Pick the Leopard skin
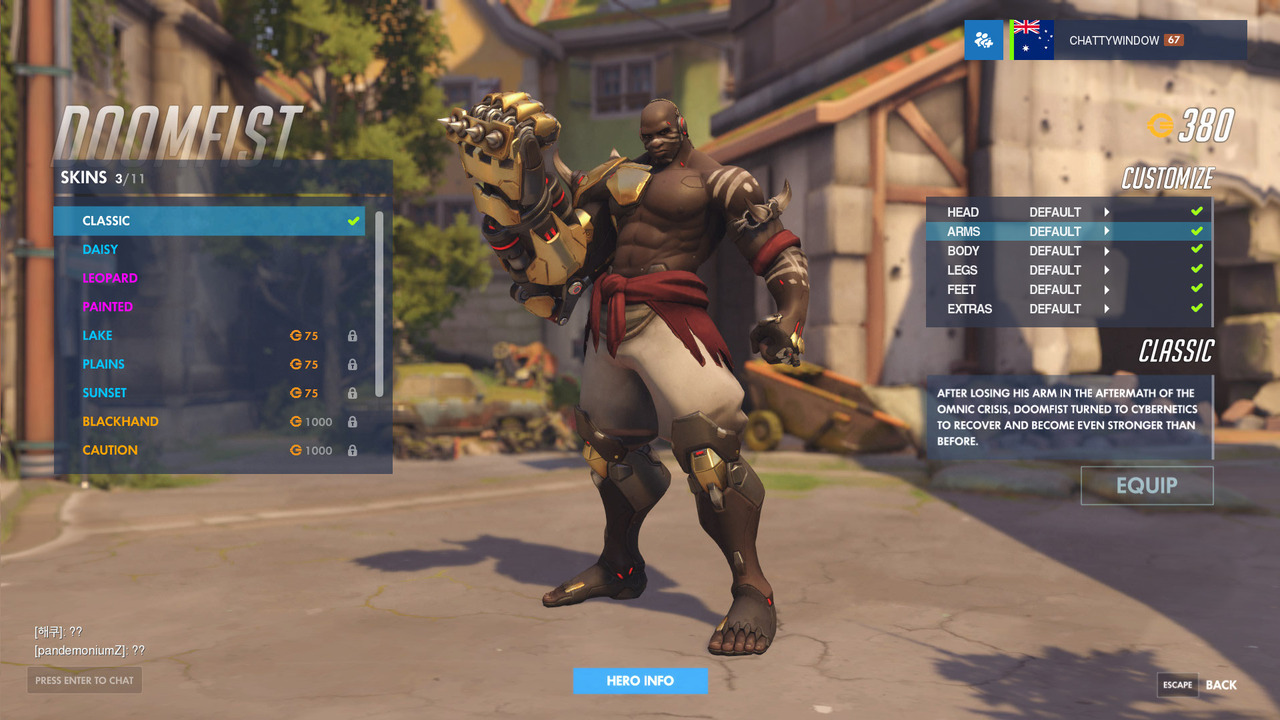 209,278
